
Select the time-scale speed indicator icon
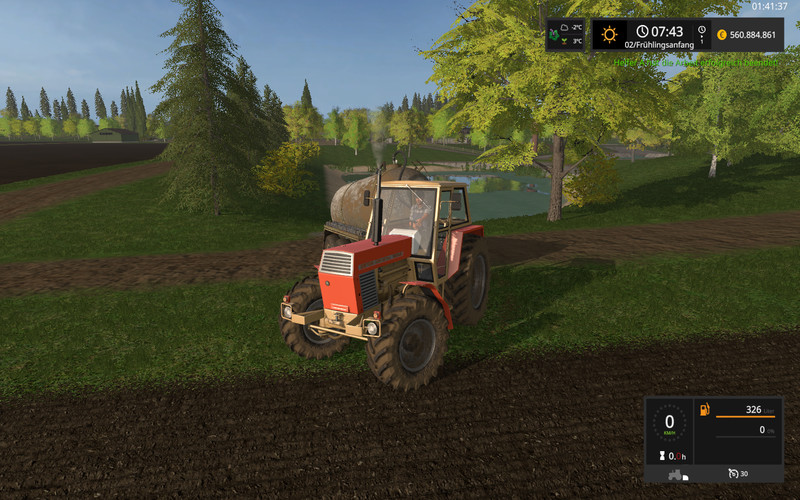pos(701,34)
